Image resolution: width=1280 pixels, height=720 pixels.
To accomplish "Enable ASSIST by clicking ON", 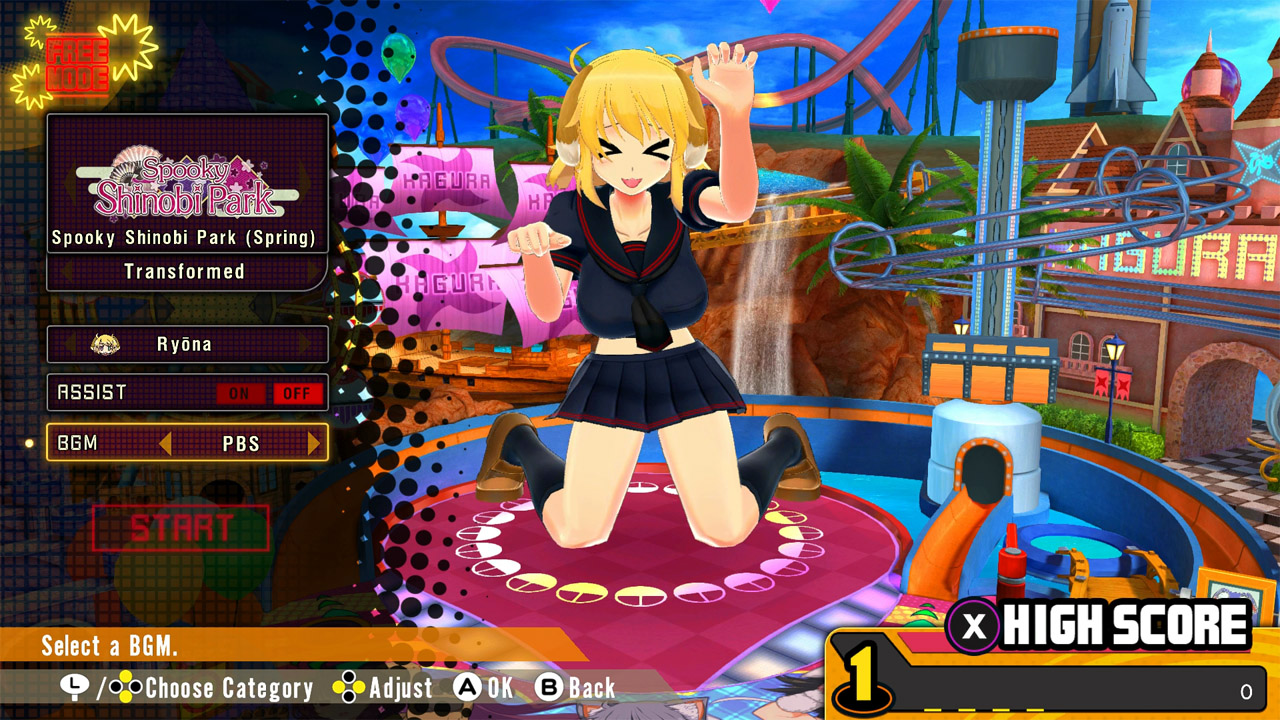I will click(x=239, y=392).
